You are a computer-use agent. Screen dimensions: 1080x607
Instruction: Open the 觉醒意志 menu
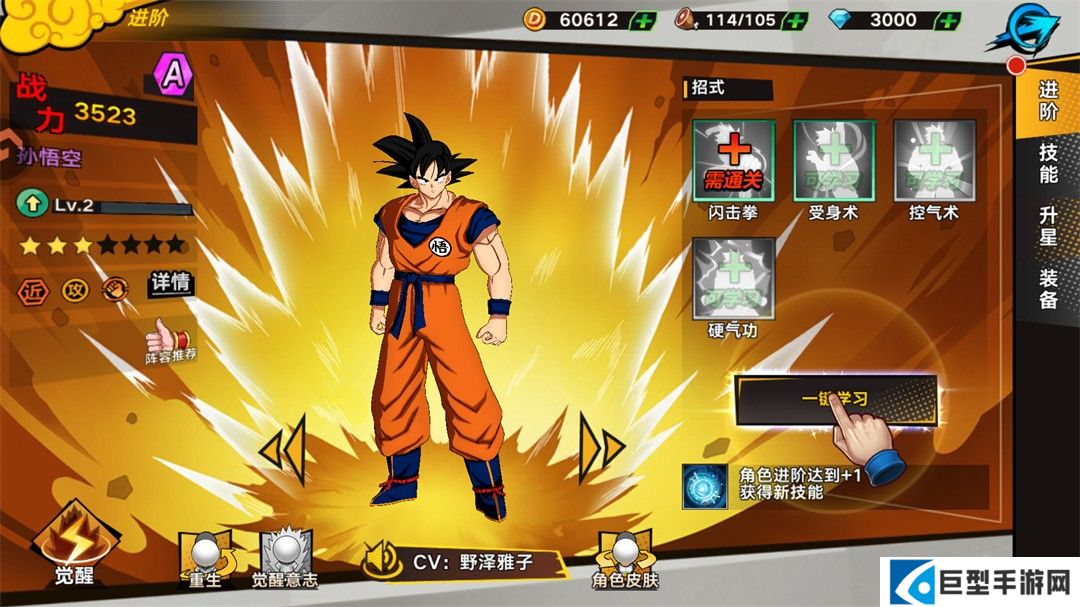point(284,557)
